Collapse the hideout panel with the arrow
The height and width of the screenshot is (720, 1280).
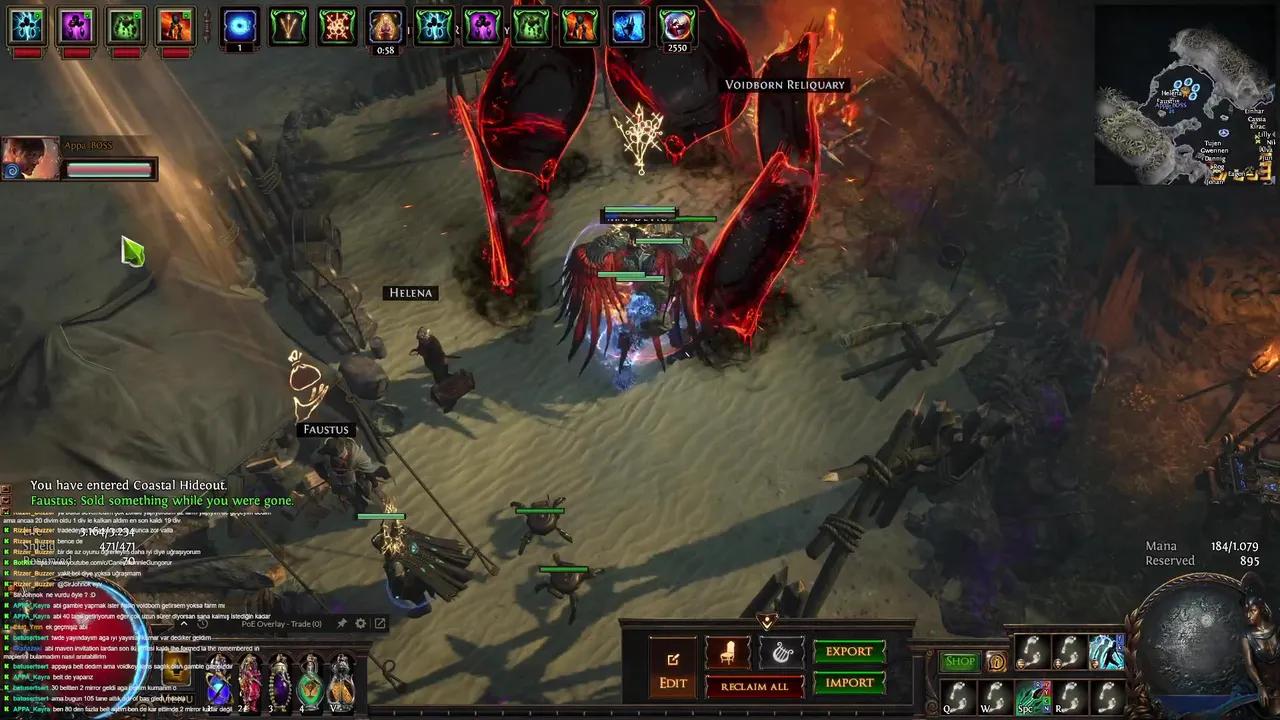point(767,621)
